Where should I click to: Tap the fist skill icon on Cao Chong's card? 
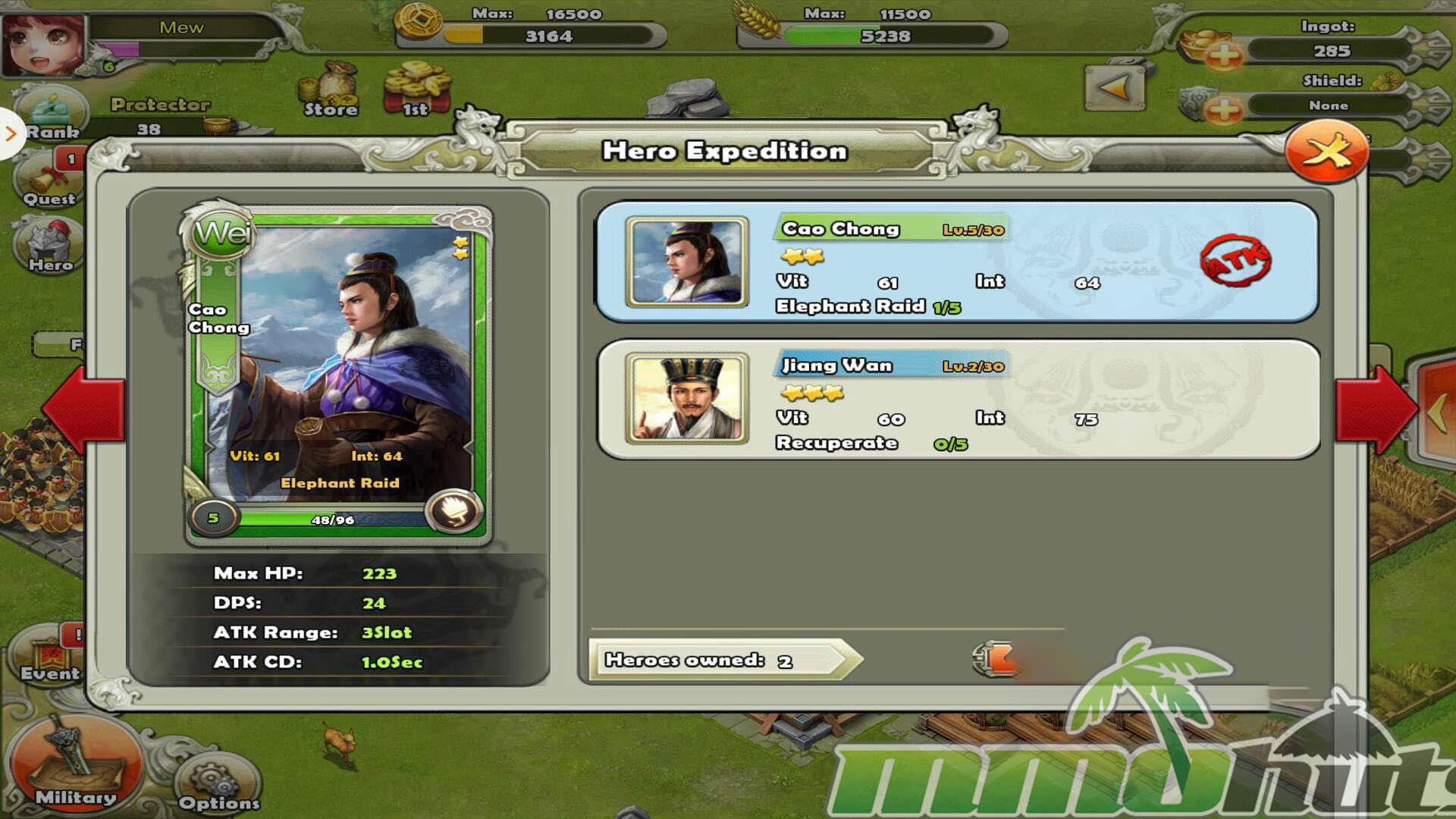point(453,512)
